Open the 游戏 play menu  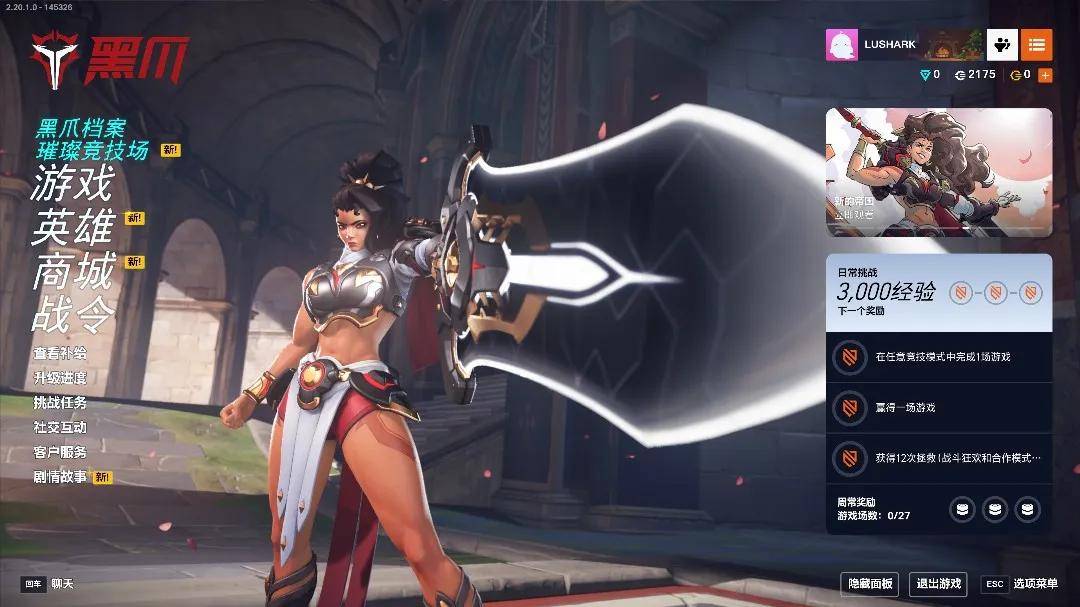tap(73, 184)
